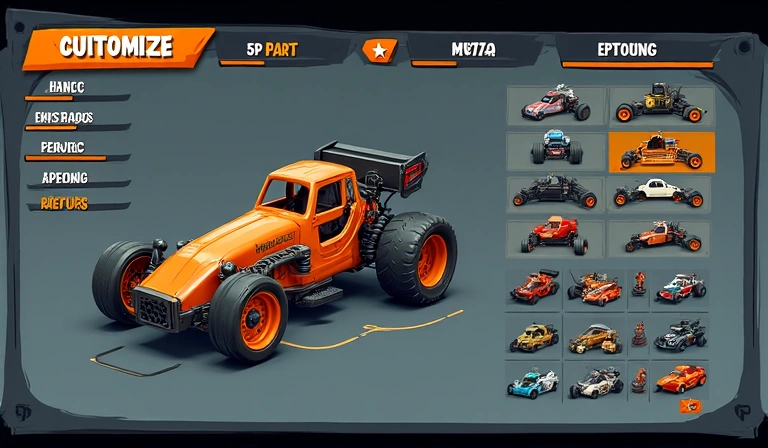Switch to the 5P PART tab
Screen dimensions: 768x448
coord(271,49)
